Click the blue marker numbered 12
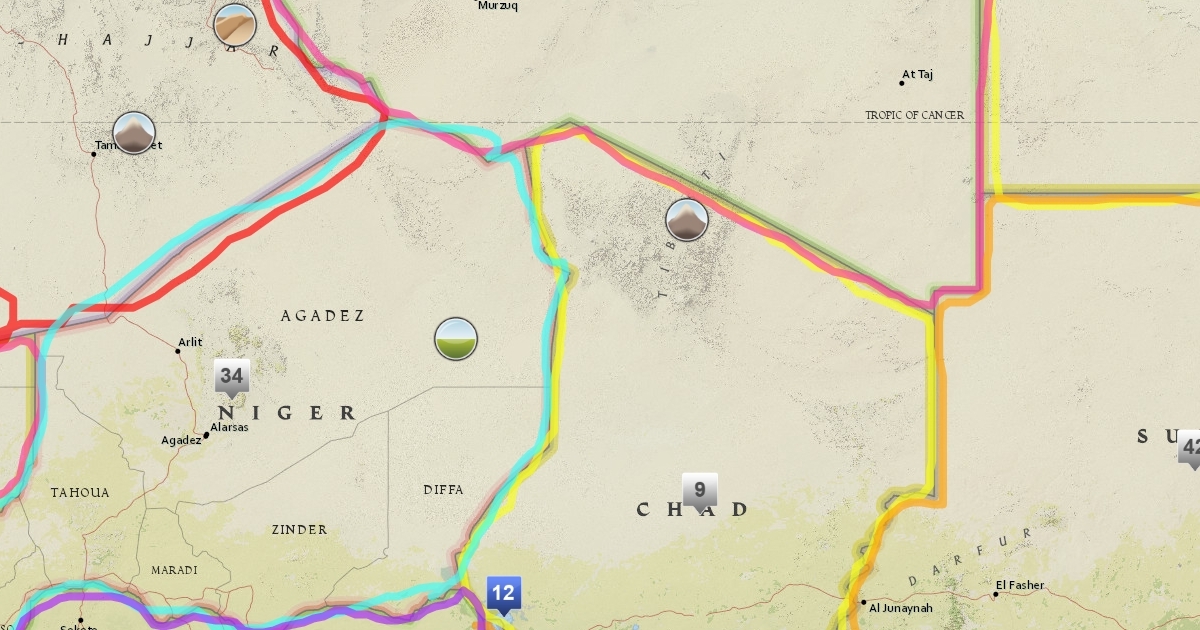 pyautogui.click(x=503, y=592)
